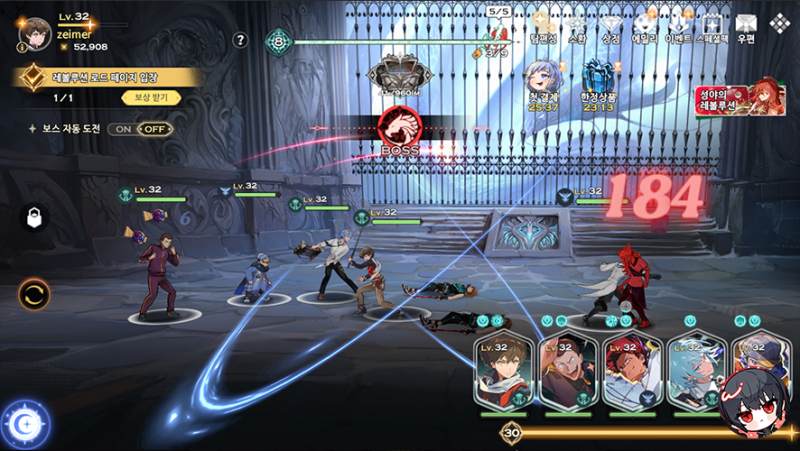The image size is (800, 451).
Task: Open the 첫 결제 first-purchase offer
Action: pyautogui.click(x=544, y=80)
